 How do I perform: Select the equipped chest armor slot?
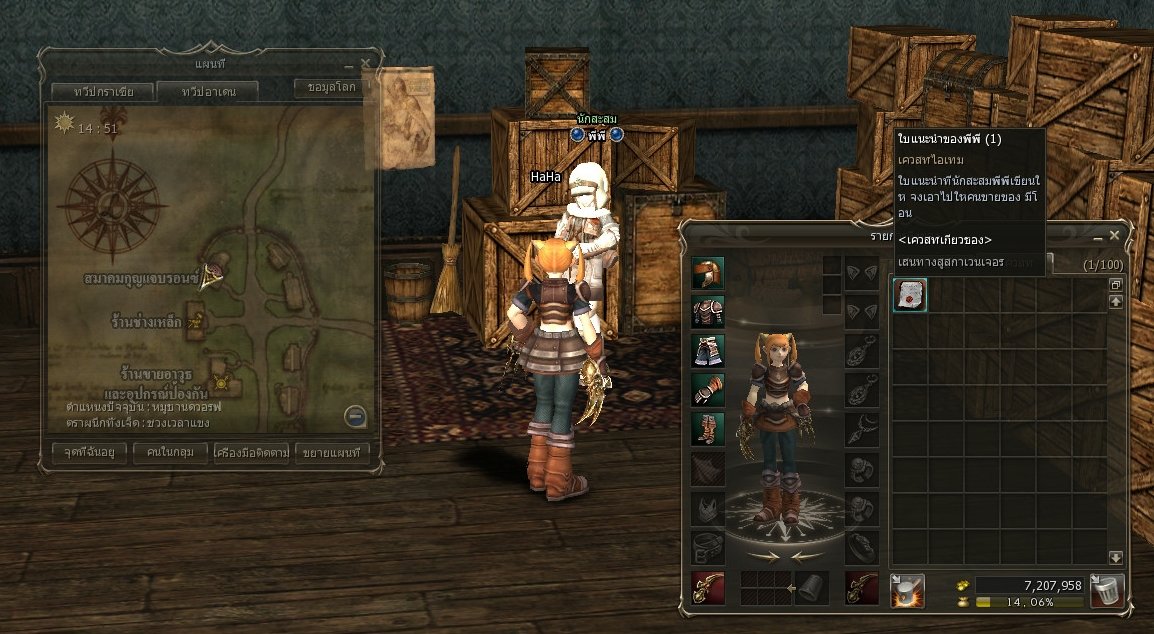coord(708,312)
